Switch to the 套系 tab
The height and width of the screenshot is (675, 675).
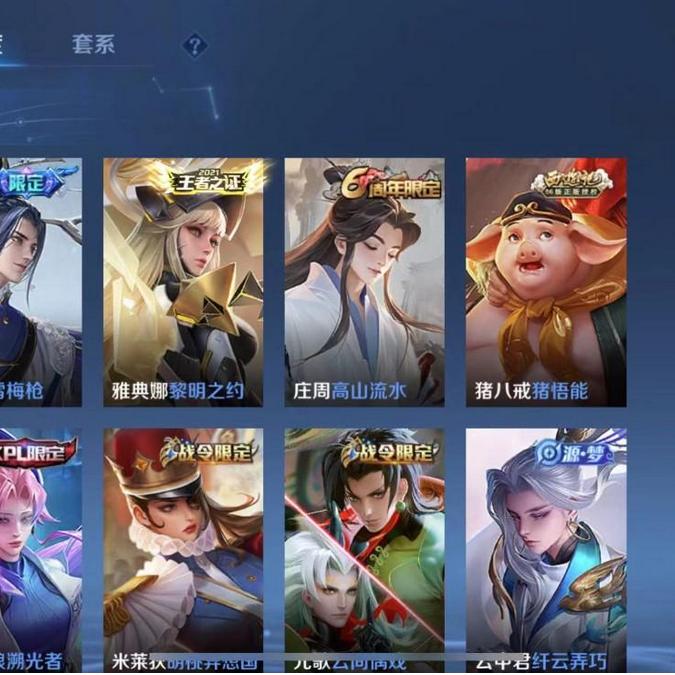pyautogui.click(x=93, y=45)
